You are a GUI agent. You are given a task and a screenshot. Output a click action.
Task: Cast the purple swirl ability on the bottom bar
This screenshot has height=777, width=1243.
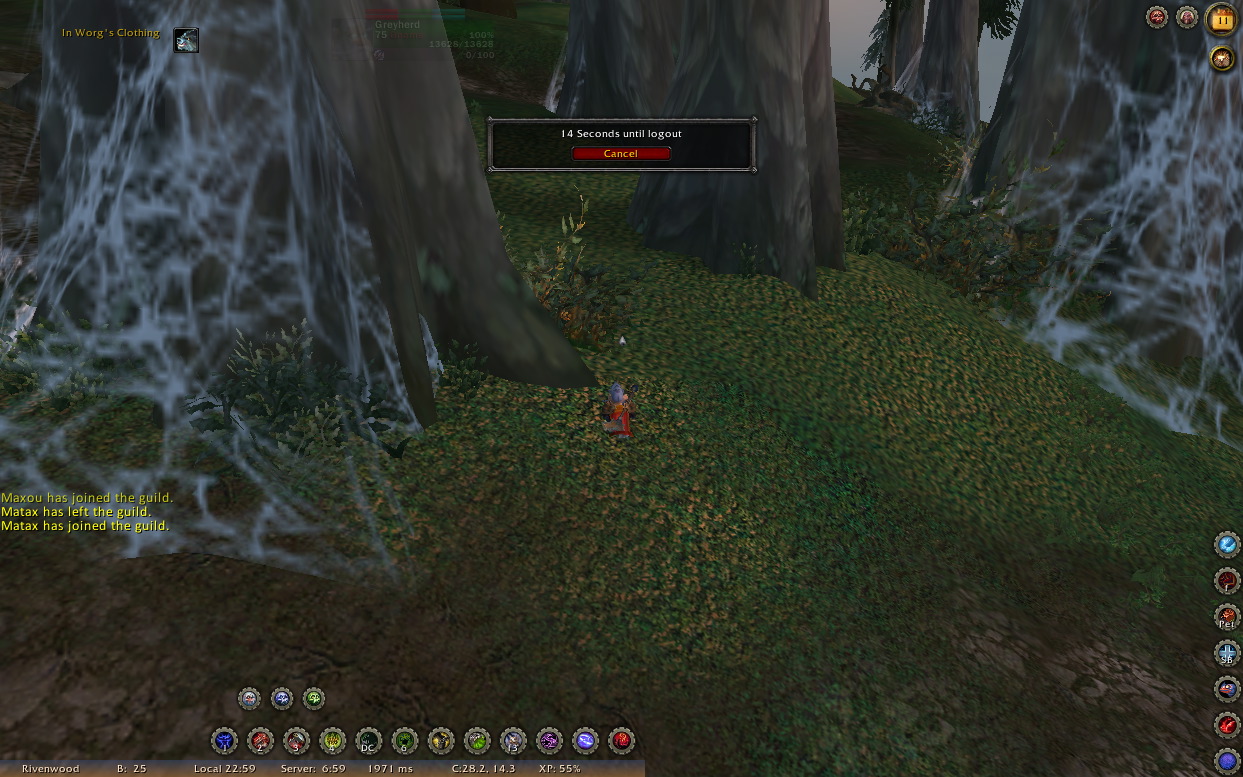549,741
